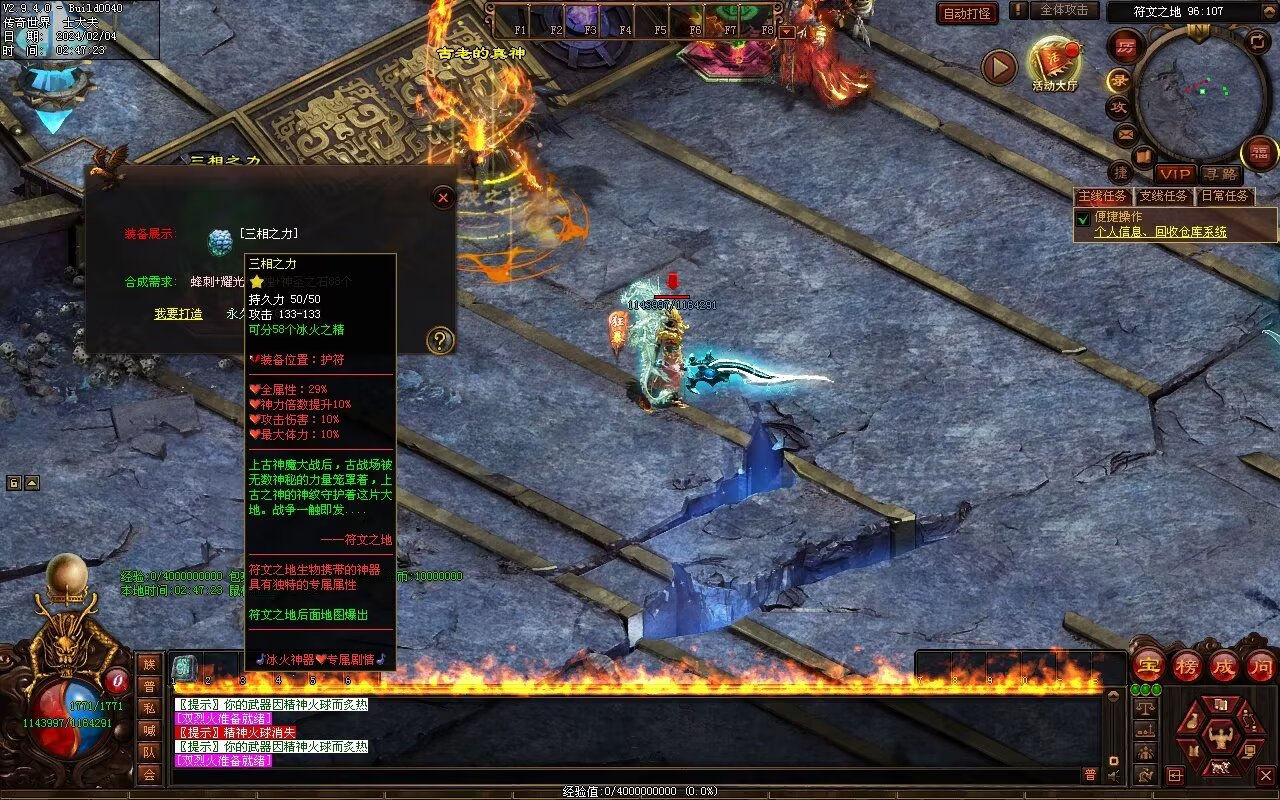This screenshot has width=1280, height=800.
Task: Select the 全体攻击 attack mode button
Action: pos(1064,11)
